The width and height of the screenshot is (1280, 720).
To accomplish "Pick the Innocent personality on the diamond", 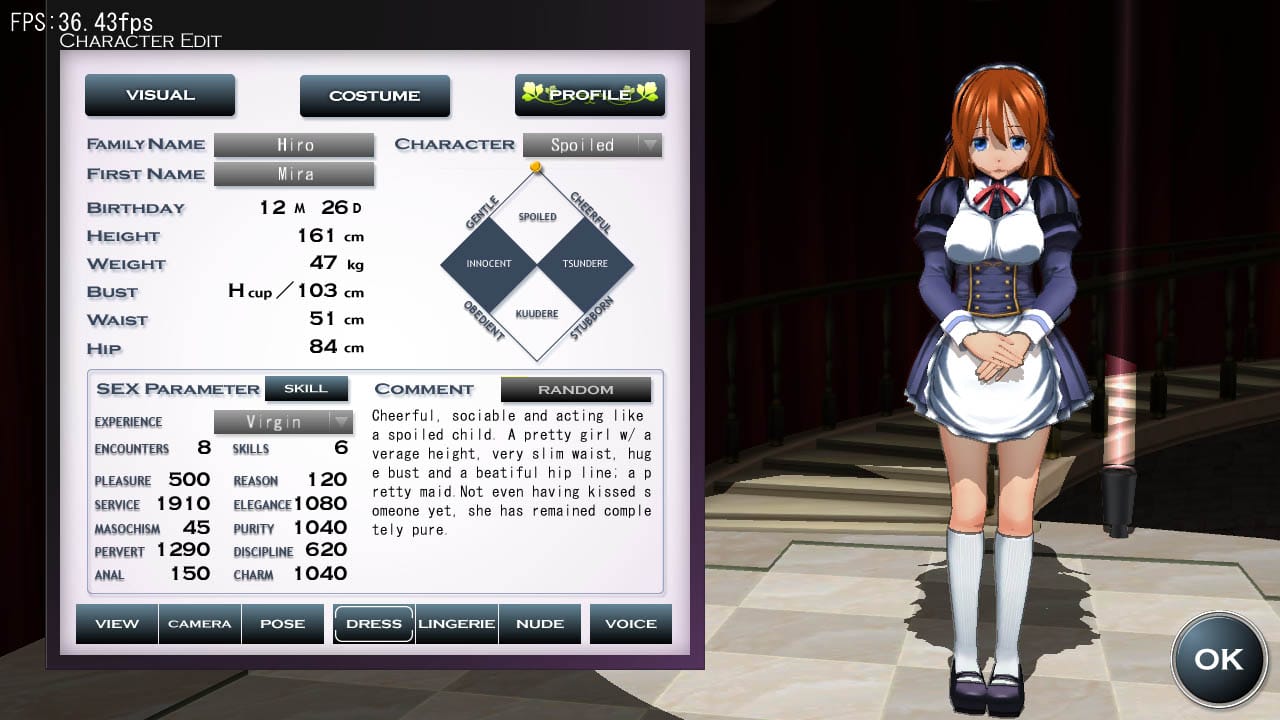I will click(x=489, y=263).
